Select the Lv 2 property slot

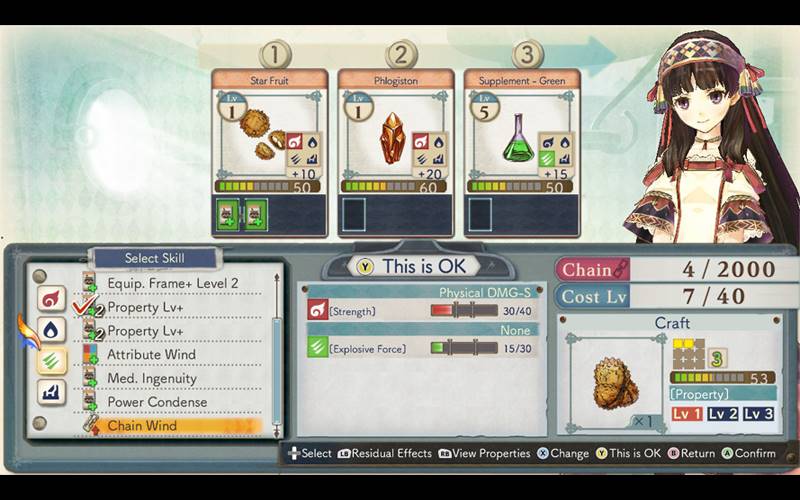723,414
